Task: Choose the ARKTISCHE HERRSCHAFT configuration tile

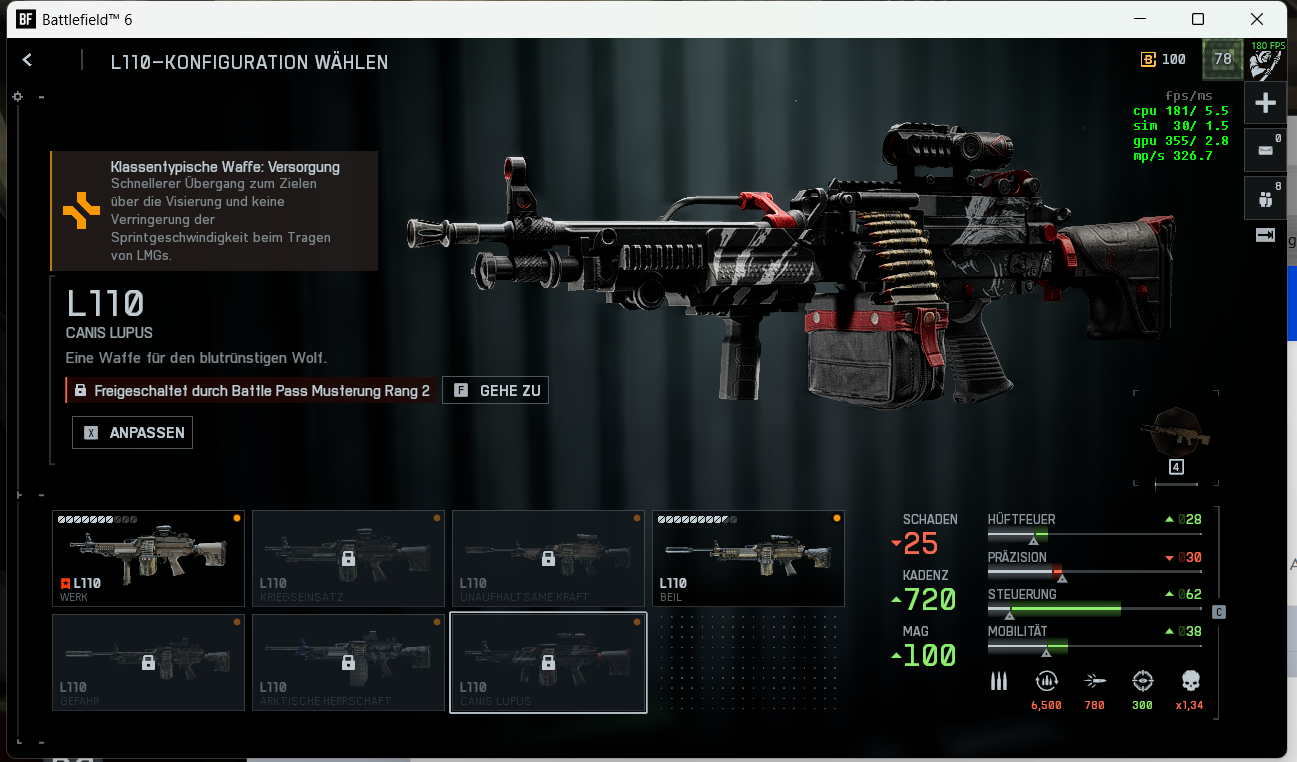Action: click(348, 662)
